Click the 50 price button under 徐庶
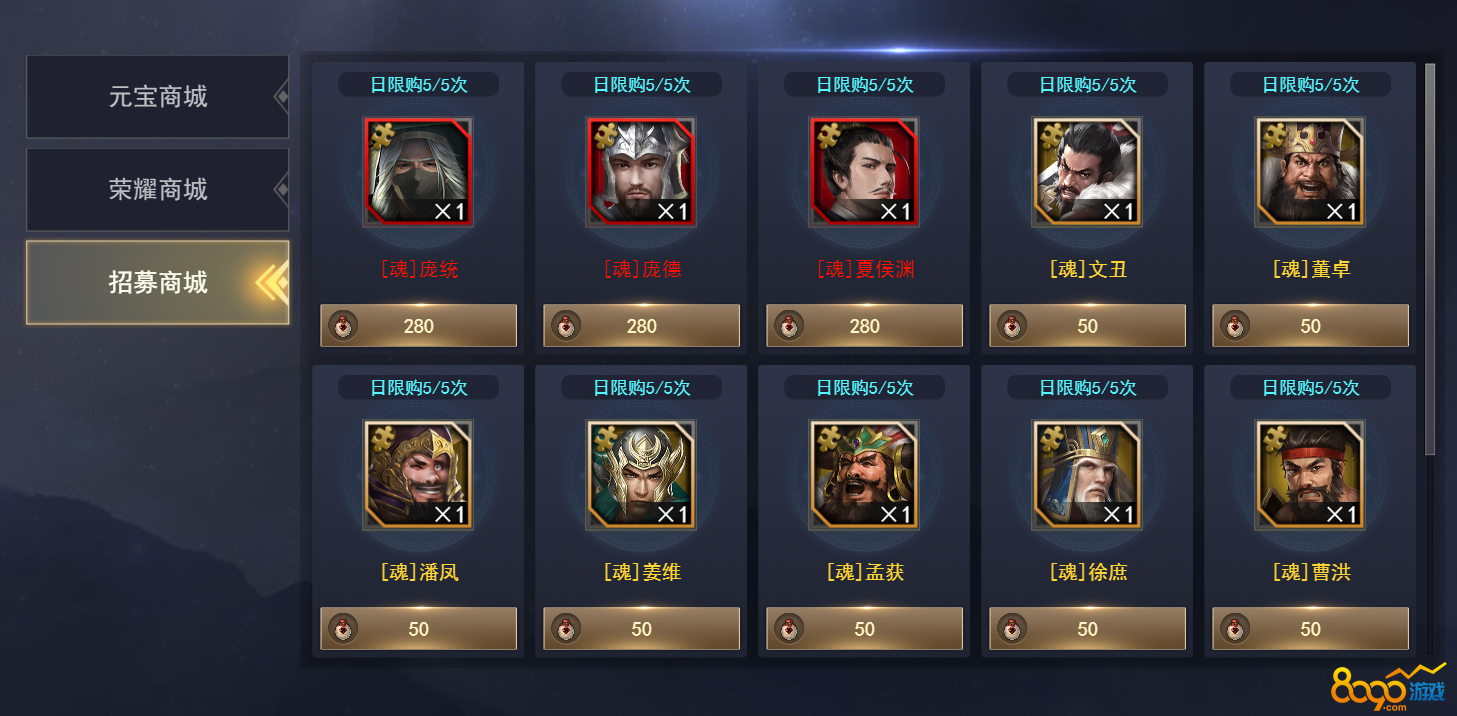 [1087, 629]
